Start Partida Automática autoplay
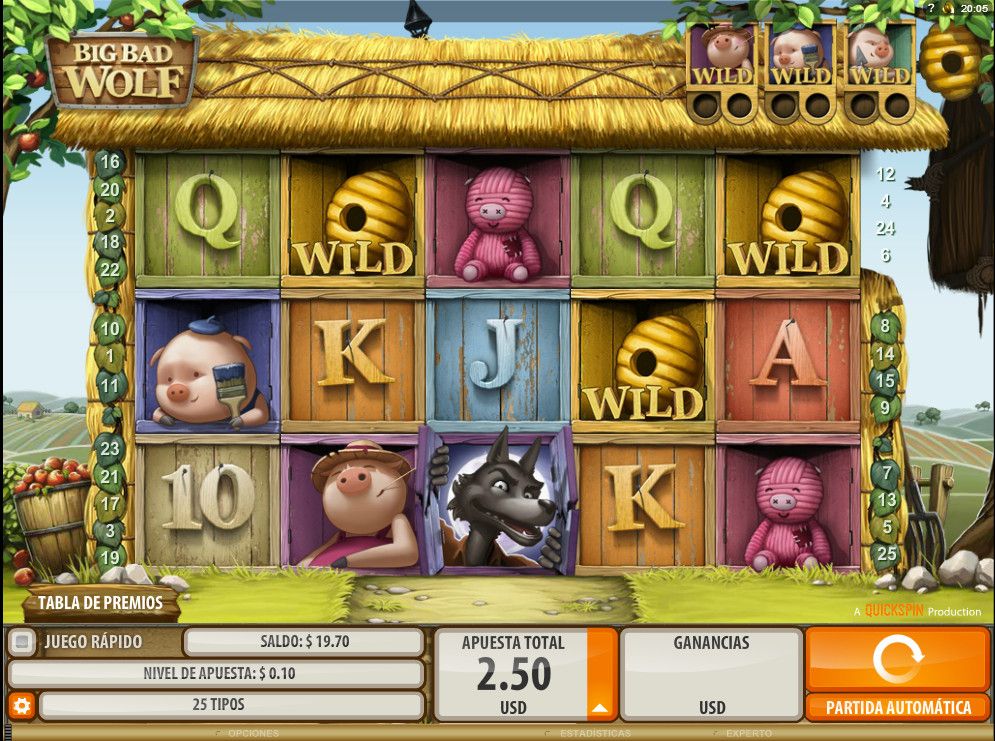The height and width of the screenshot is (741, 995). [x=897, y=708]
